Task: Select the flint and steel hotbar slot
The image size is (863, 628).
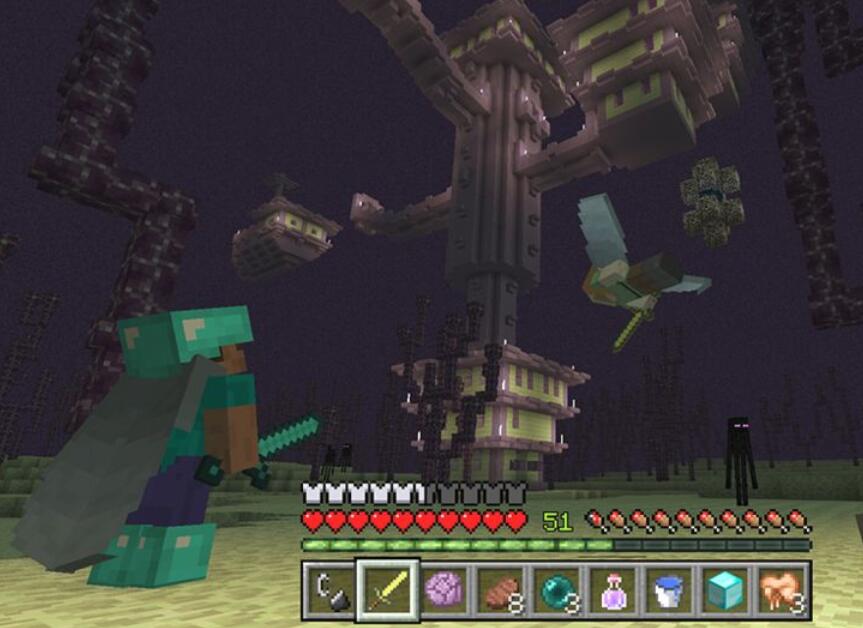Action: tap(330, 590)
